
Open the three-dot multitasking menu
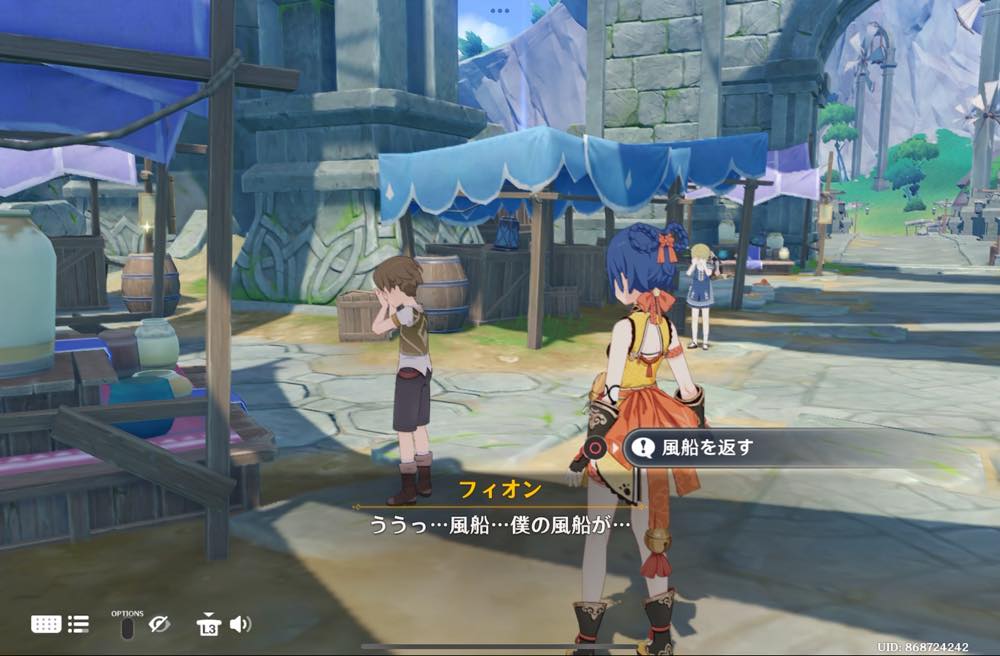(x=500, y=11)
